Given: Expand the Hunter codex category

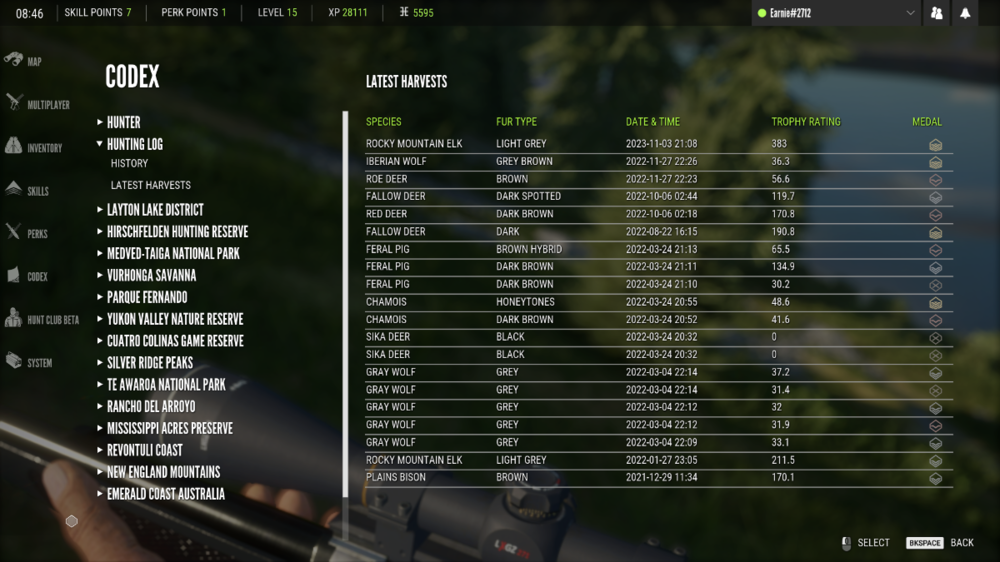Looking at the screenshot, I should pyautogui.click(x=123, y=122).
